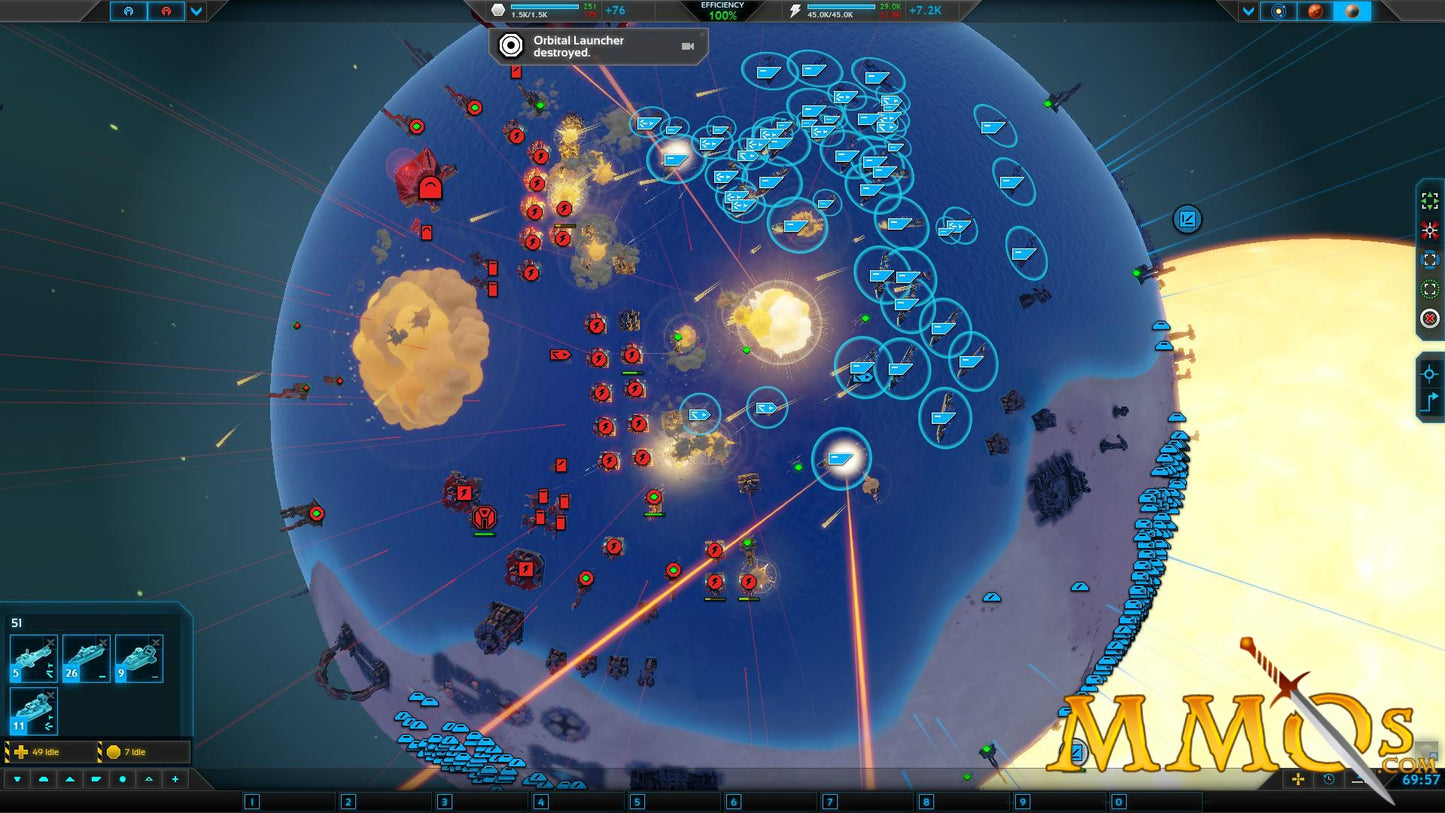This screenshot has width=1445, height=813.
Task: Switch view to the red planet
Action: tap(1315, 11)
